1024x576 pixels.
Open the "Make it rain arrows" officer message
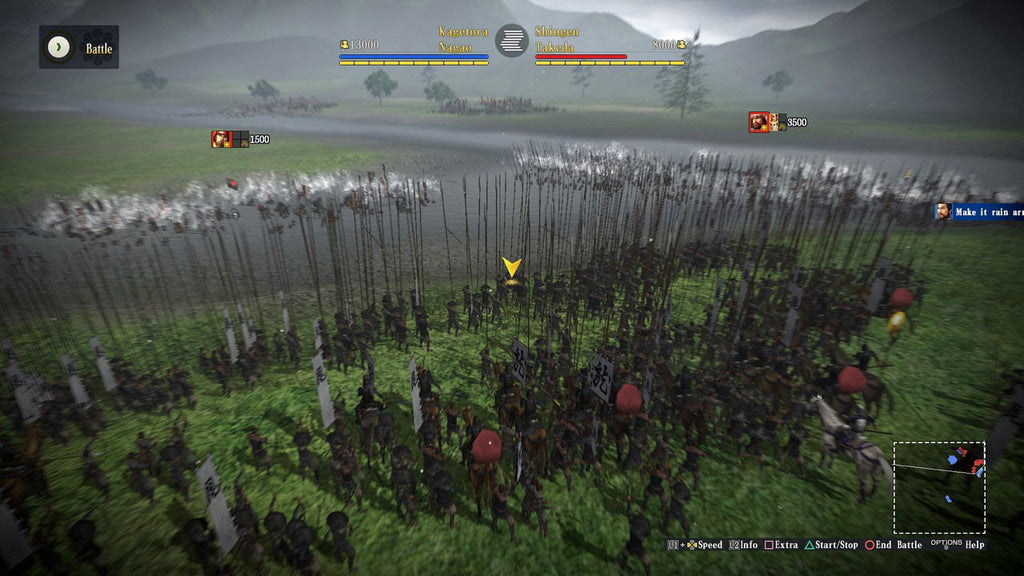click(979, 211)
